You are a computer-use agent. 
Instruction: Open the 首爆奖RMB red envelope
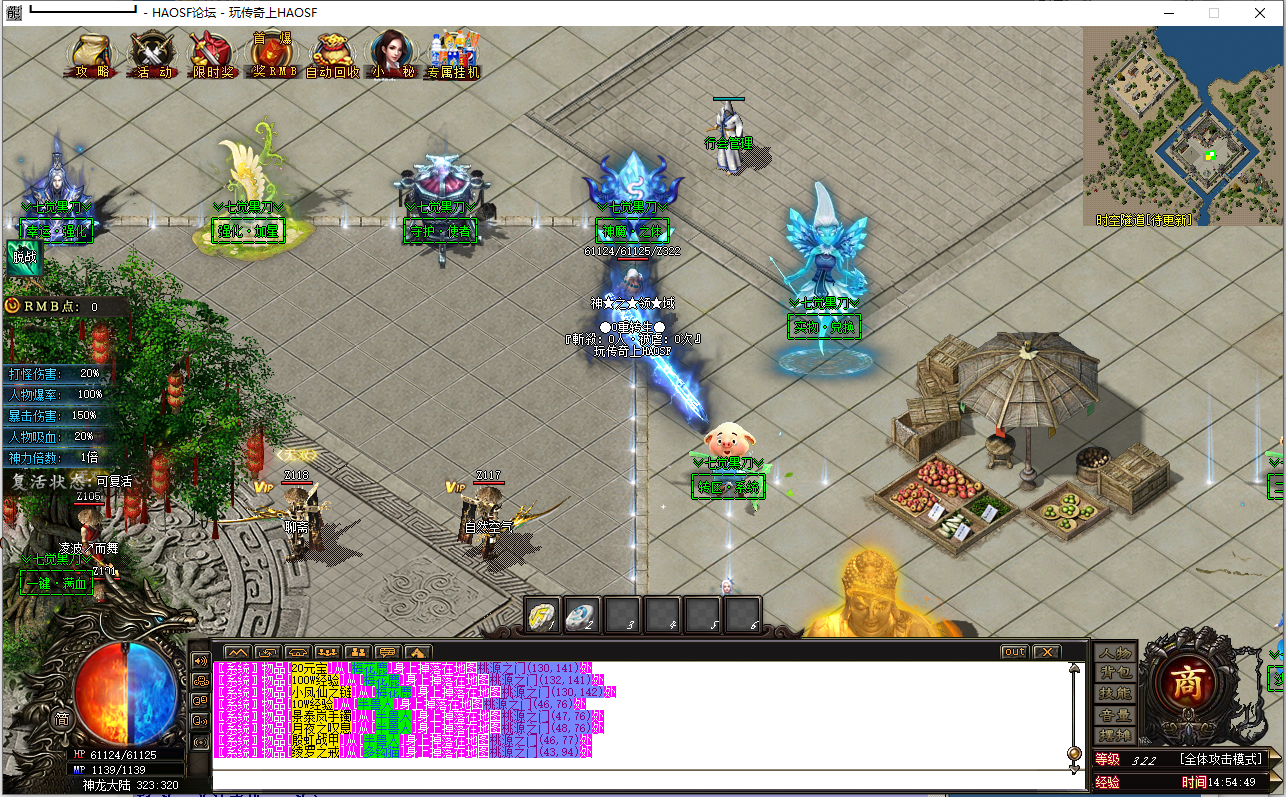[273, 55]
